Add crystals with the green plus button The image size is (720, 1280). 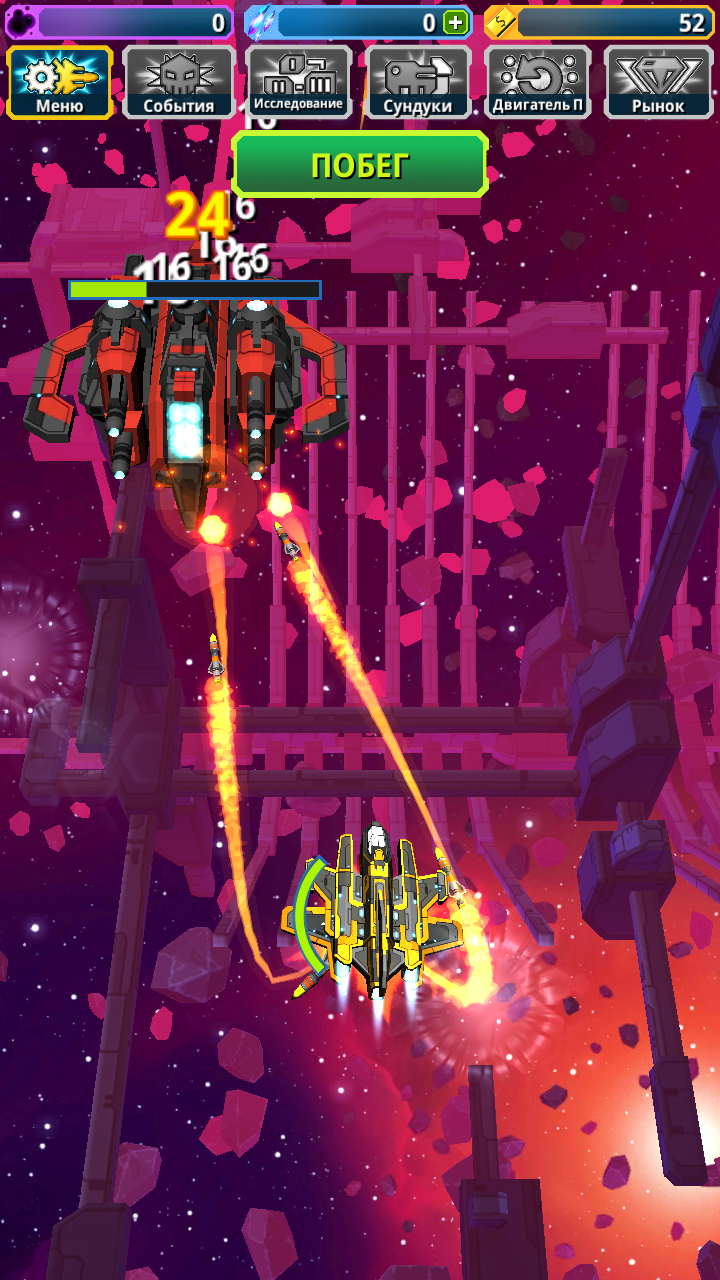456,23
